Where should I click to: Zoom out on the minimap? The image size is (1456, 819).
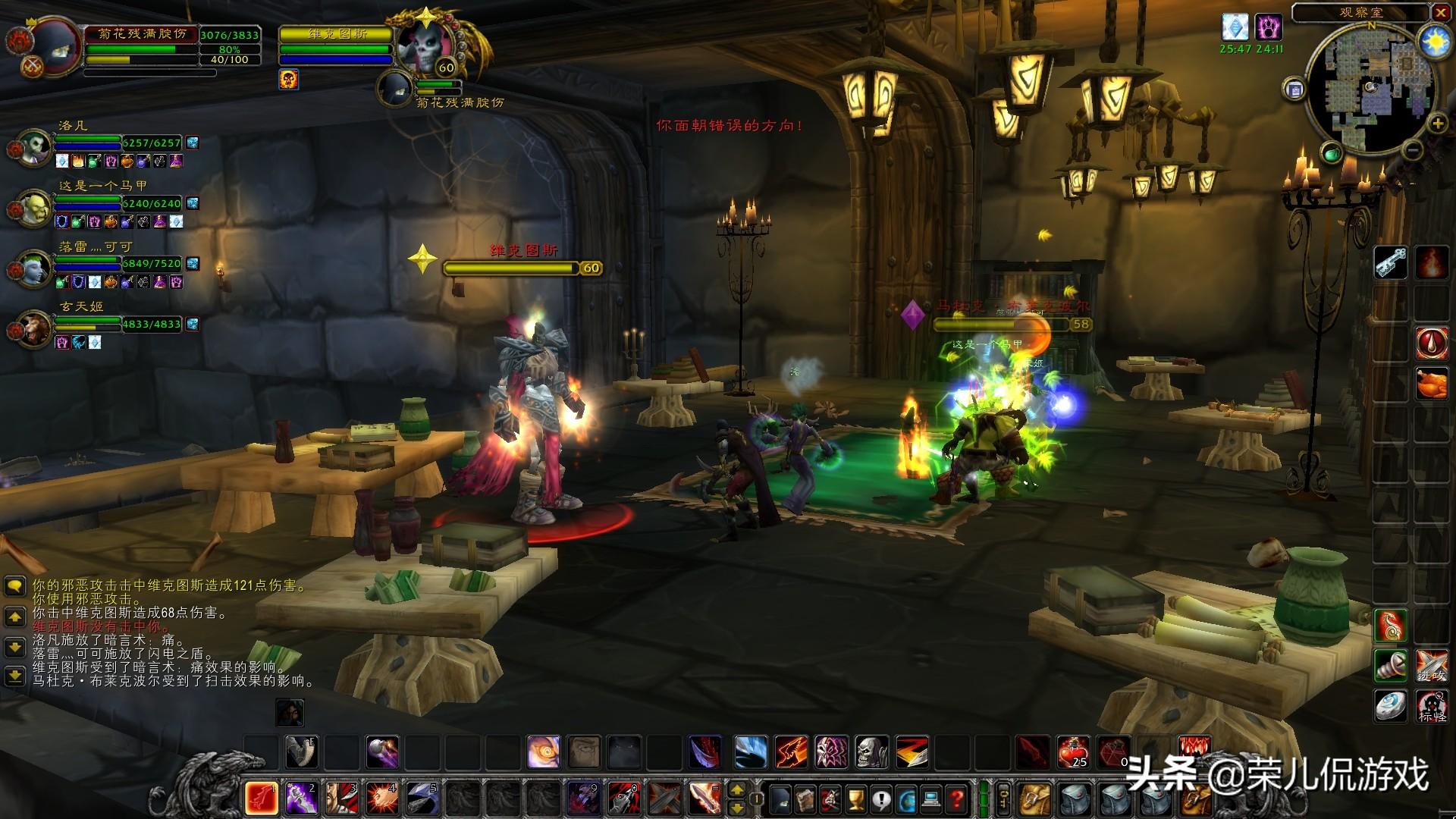pyautogui.click(x=1411, y=150)
